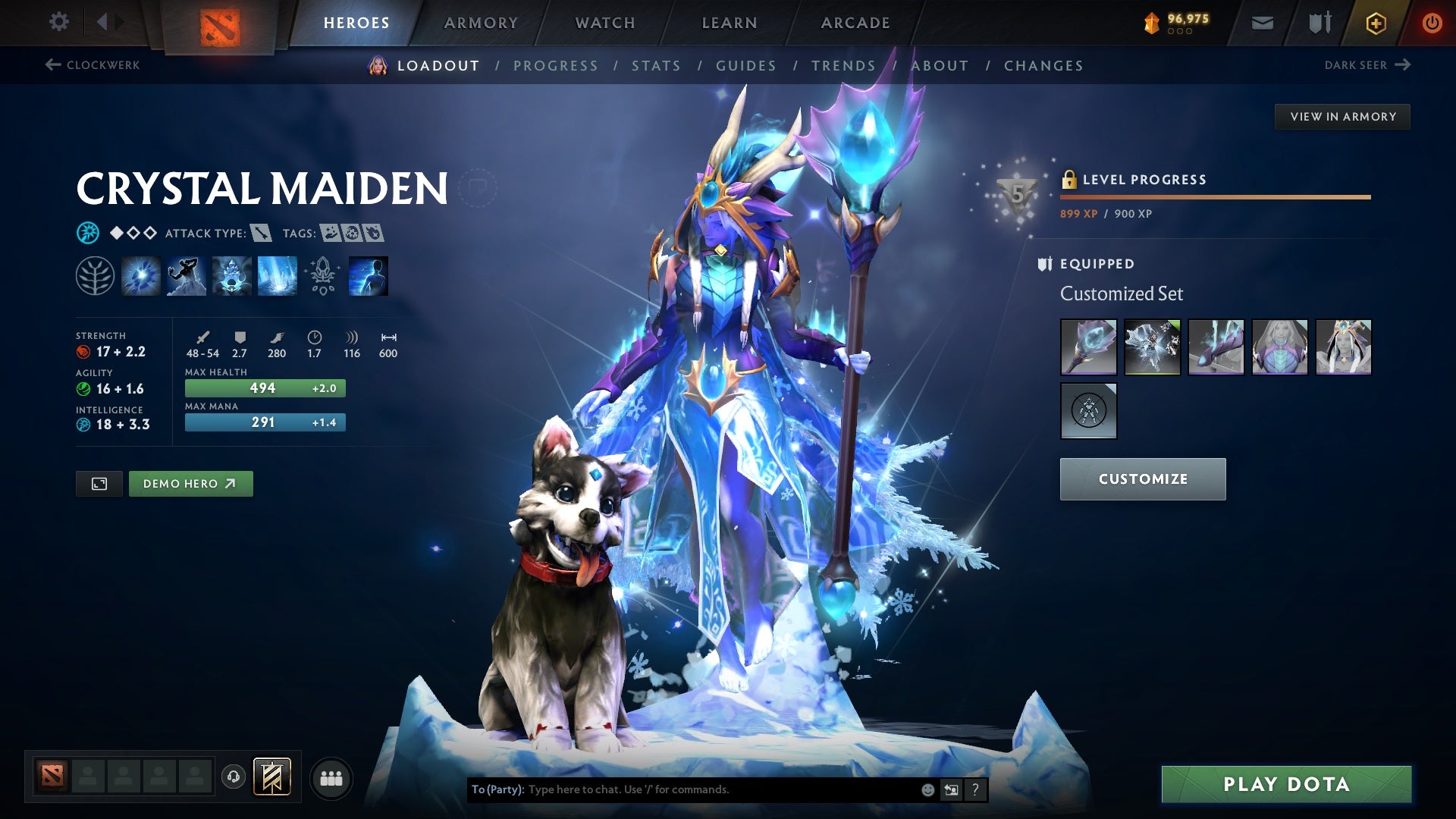Expand chat emoticon picker
The width and height of the screenshot is (1456, 819).
point(927,789)
